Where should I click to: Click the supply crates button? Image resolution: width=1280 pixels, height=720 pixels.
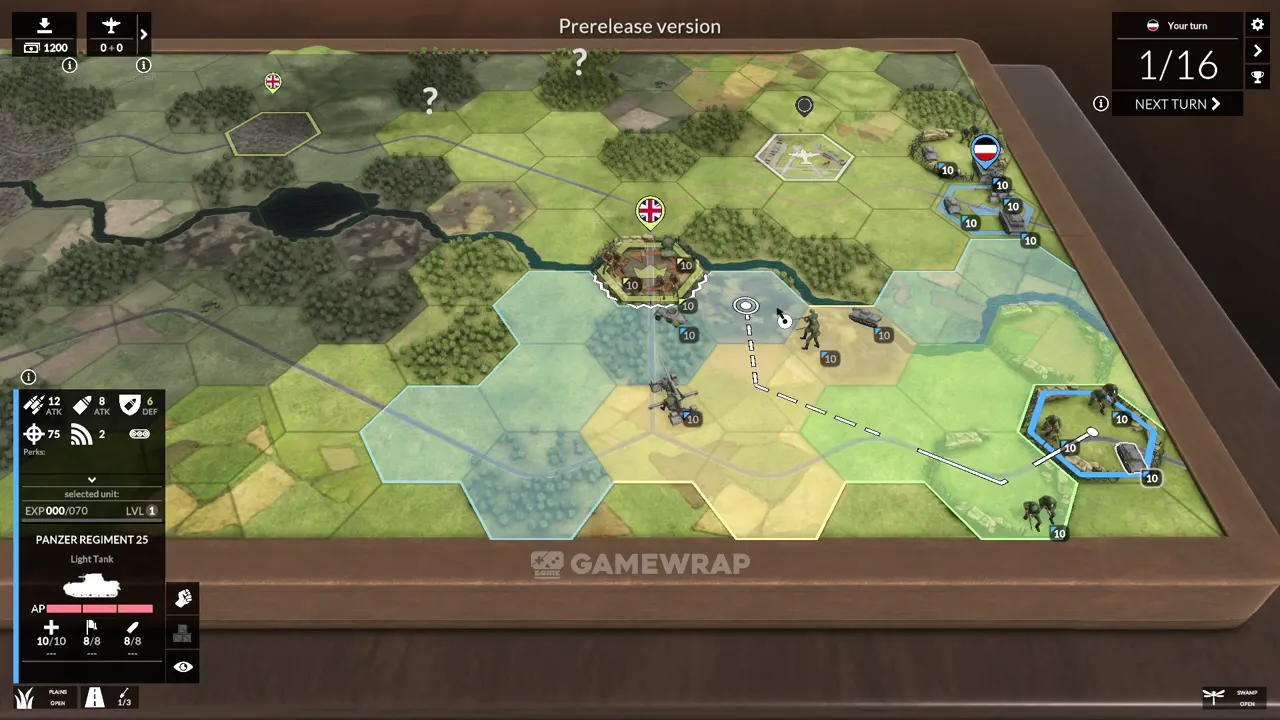pyautogui.click(x=183, y=633)
